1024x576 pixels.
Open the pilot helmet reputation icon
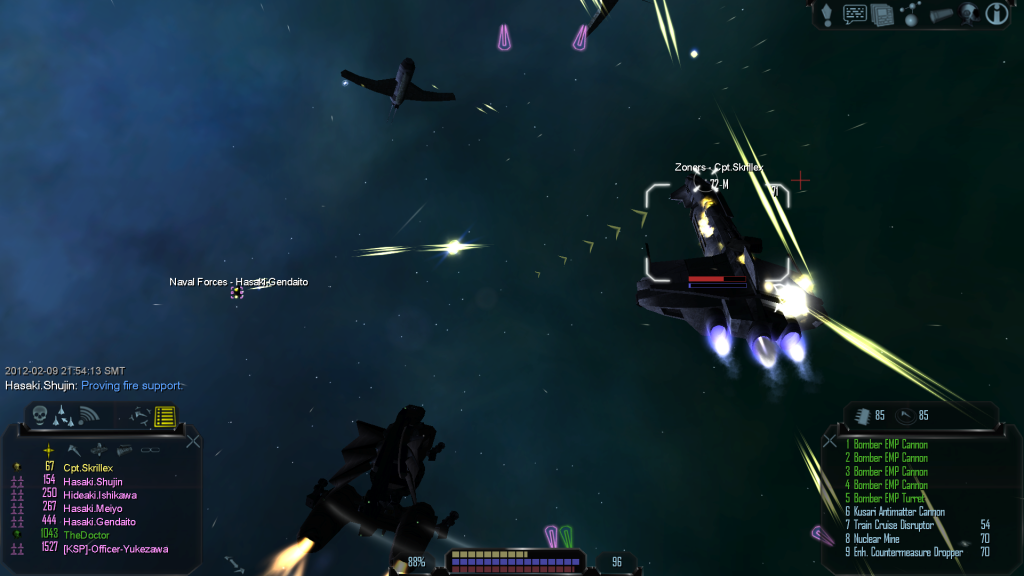[x=968, y=14]
